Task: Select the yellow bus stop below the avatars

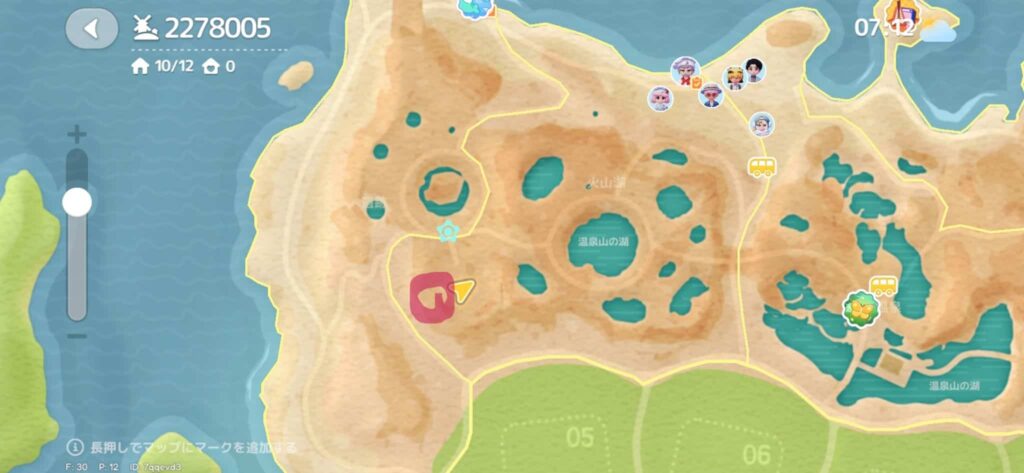Action: click(x=762, y=167)
